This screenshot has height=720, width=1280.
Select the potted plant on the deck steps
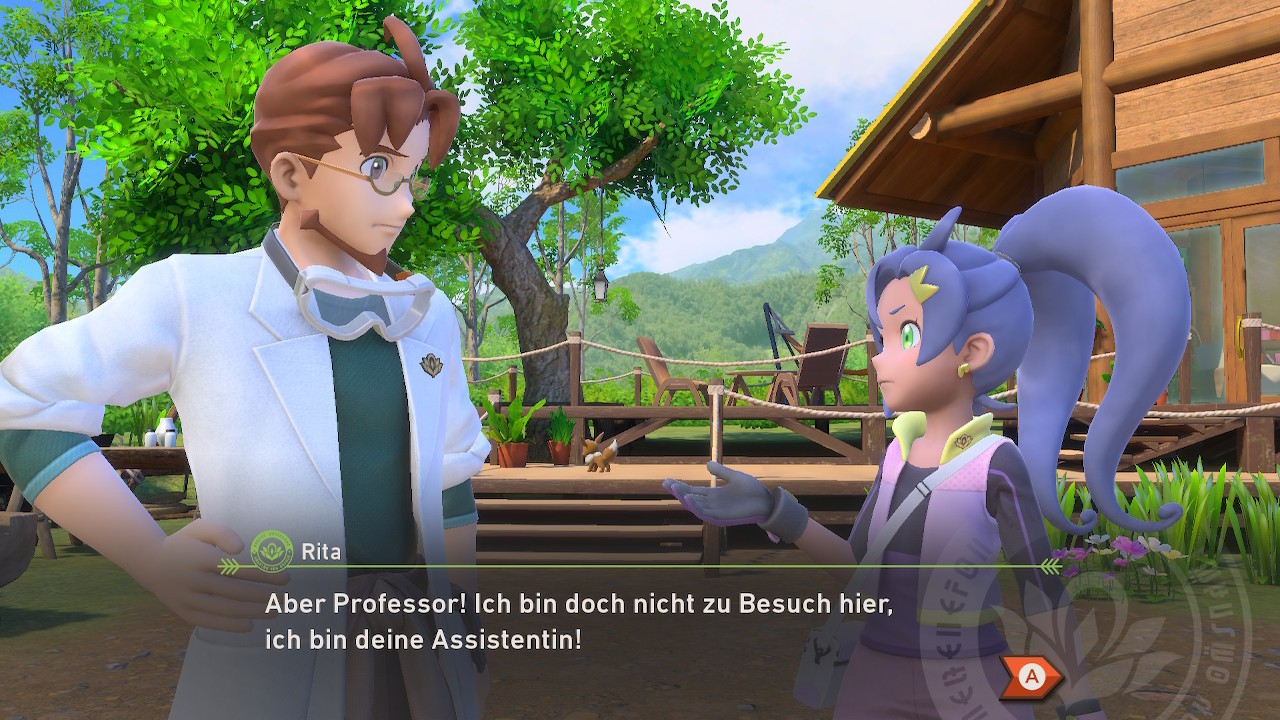(562, 450)
